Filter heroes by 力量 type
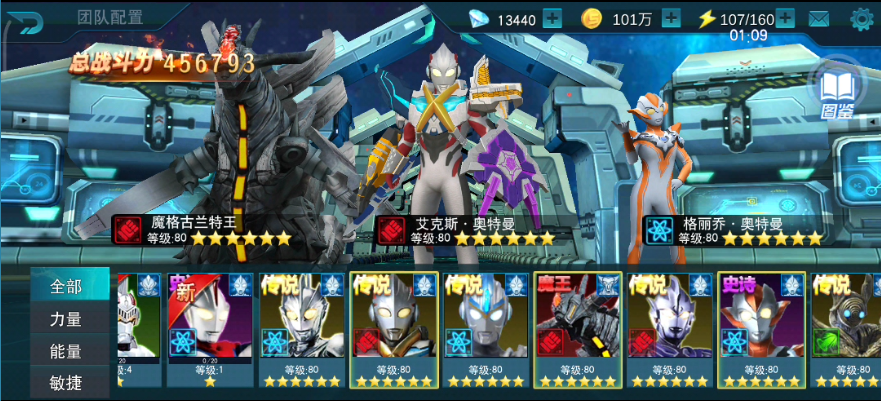This screenshot has width=881, height=401. click(66, 320)
